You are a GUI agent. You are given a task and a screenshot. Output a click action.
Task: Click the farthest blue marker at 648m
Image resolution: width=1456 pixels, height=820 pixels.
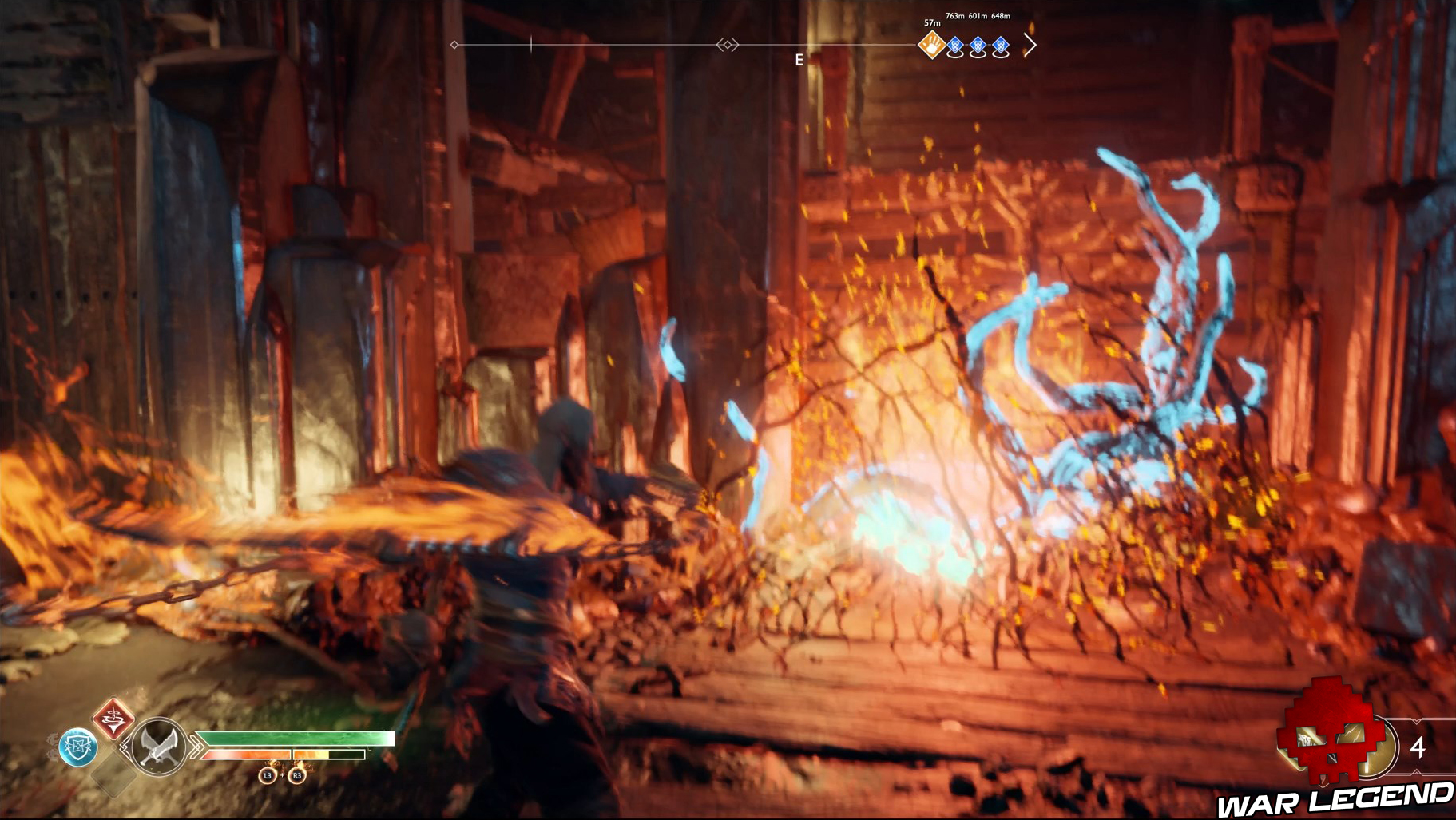click(1002, 46)
